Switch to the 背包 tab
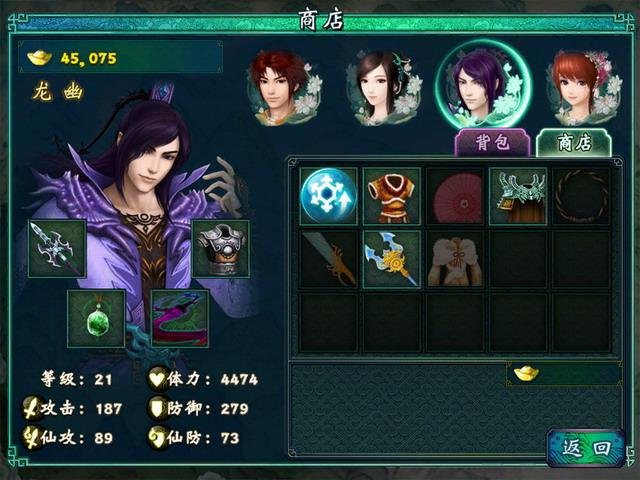 [492, 142]
